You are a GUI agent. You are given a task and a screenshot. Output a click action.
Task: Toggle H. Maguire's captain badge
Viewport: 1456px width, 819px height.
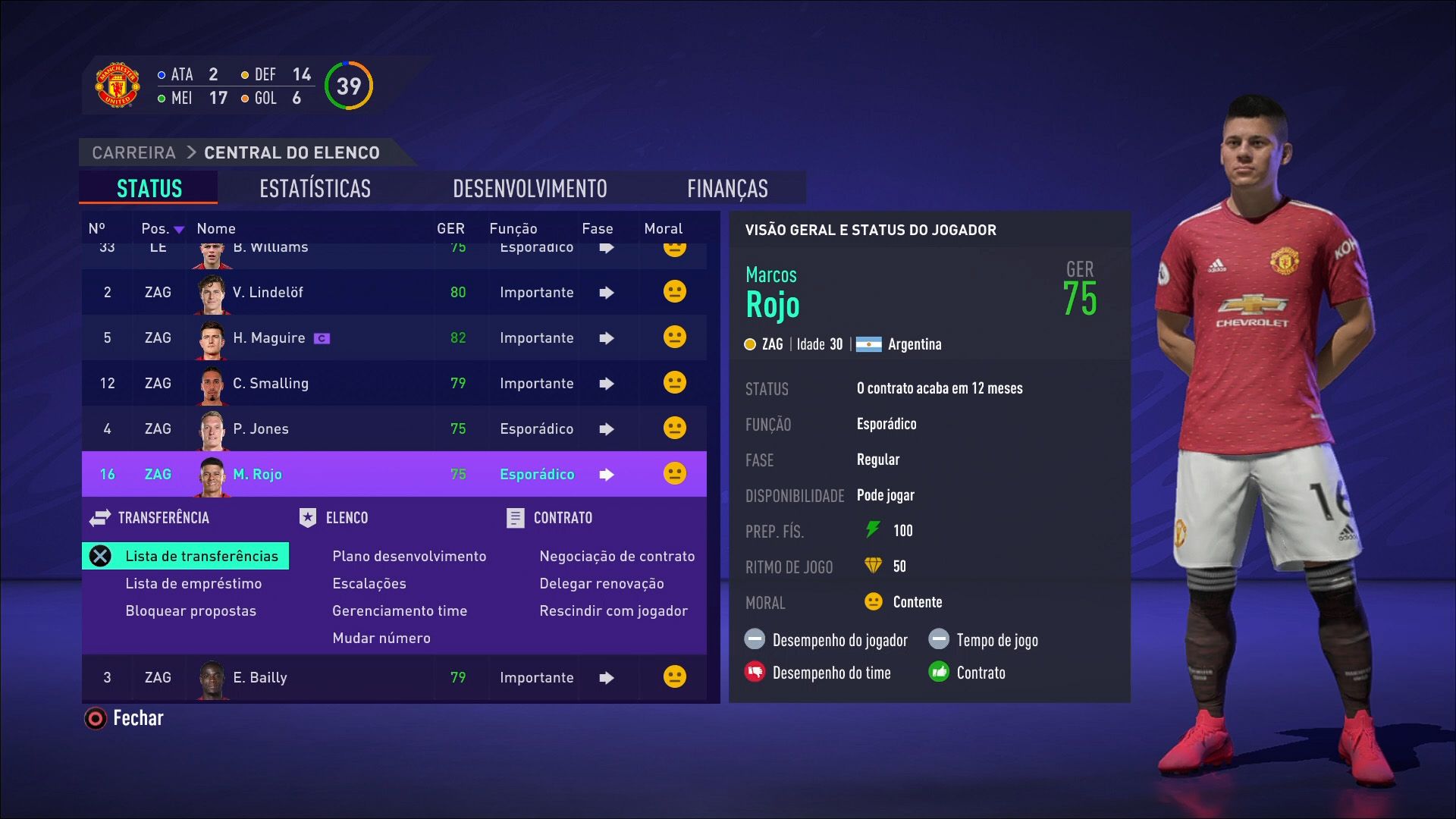322,338
